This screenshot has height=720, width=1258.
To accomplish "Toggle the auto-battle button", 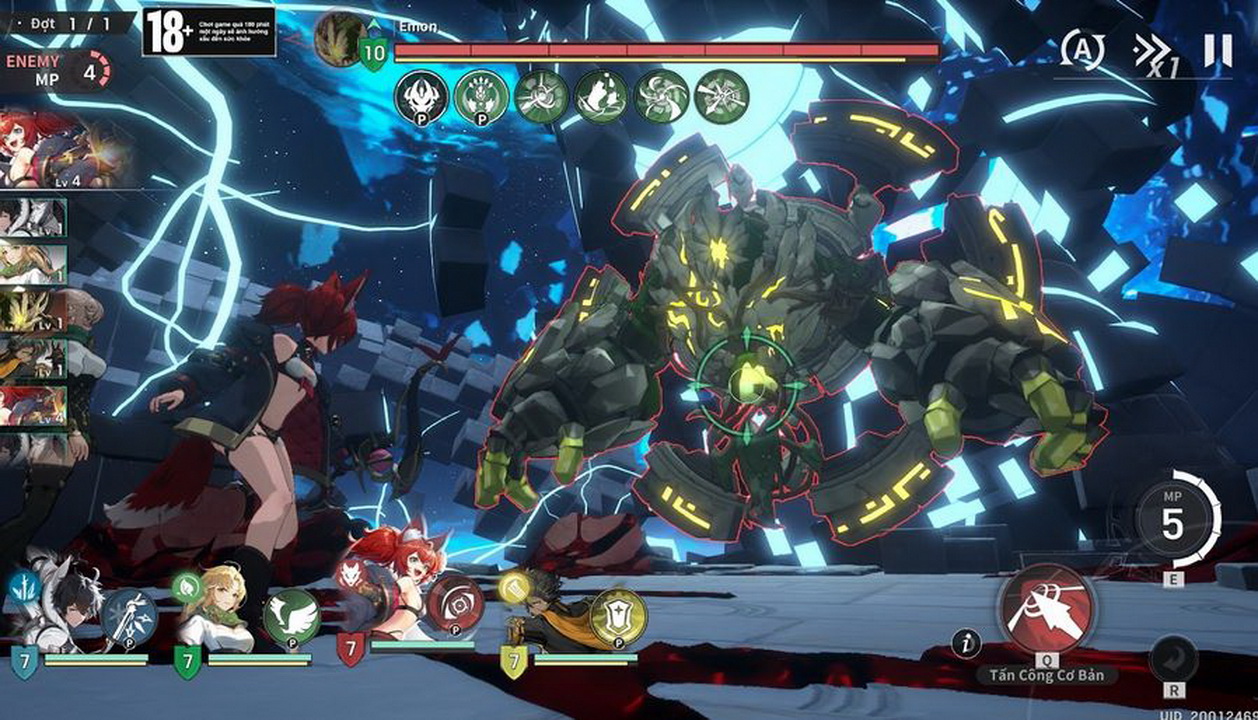I will pyautogui.click(x=1082, y=50).
